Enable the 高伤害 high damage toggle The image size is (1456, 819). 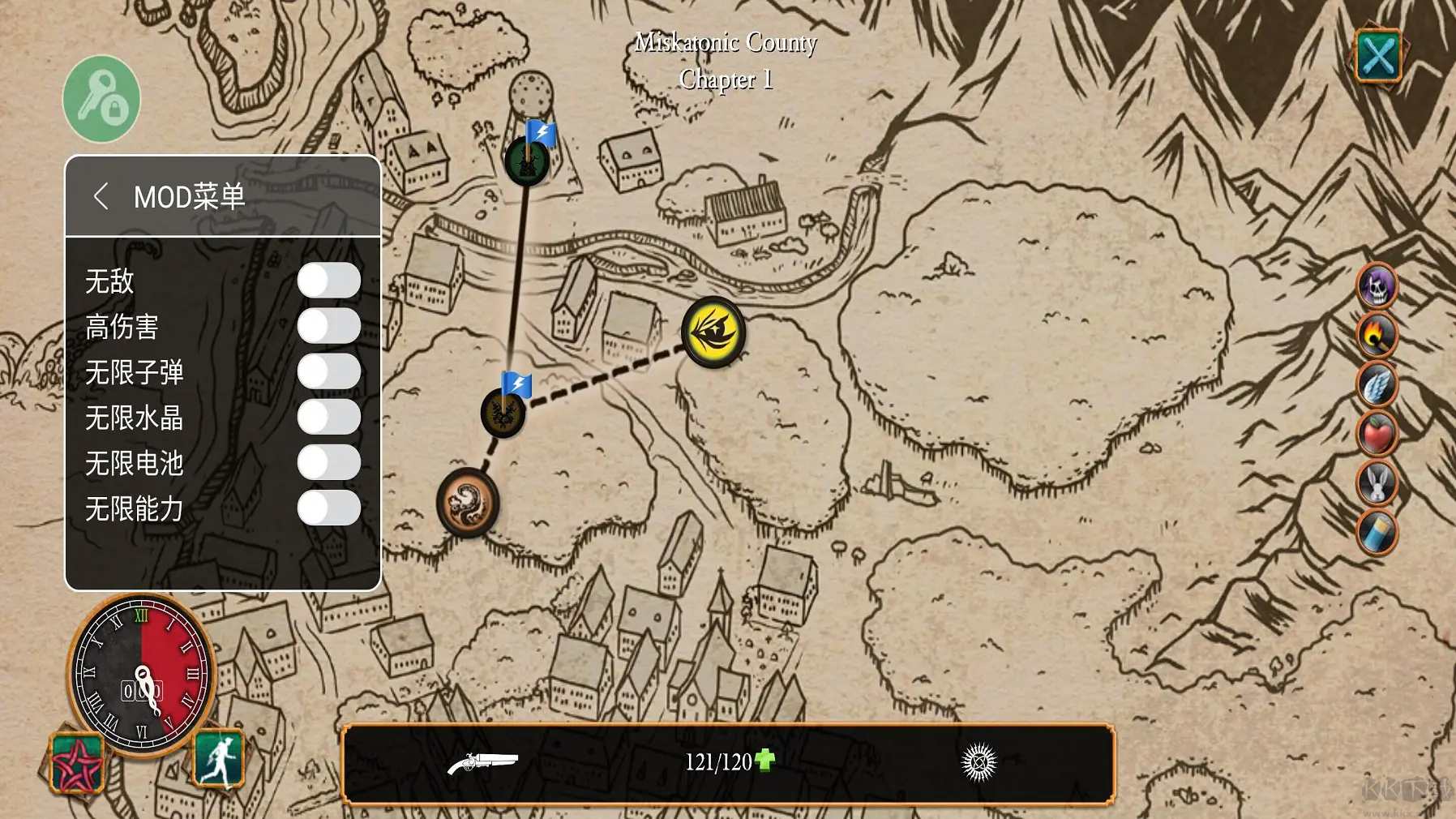tap(328, 326)
